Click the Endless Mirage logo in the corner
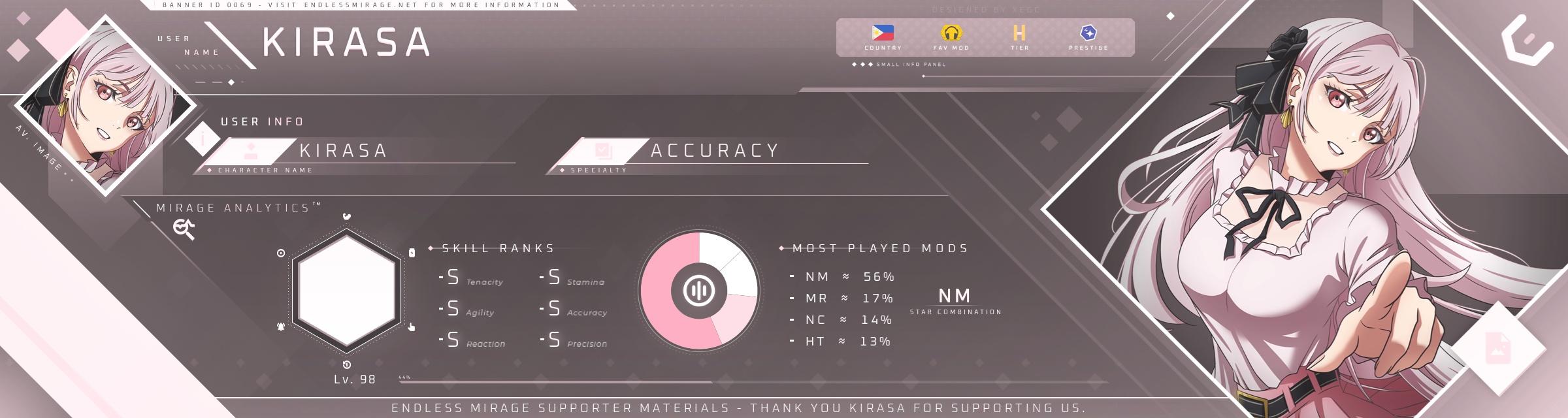 click(x=1527, y=41)
